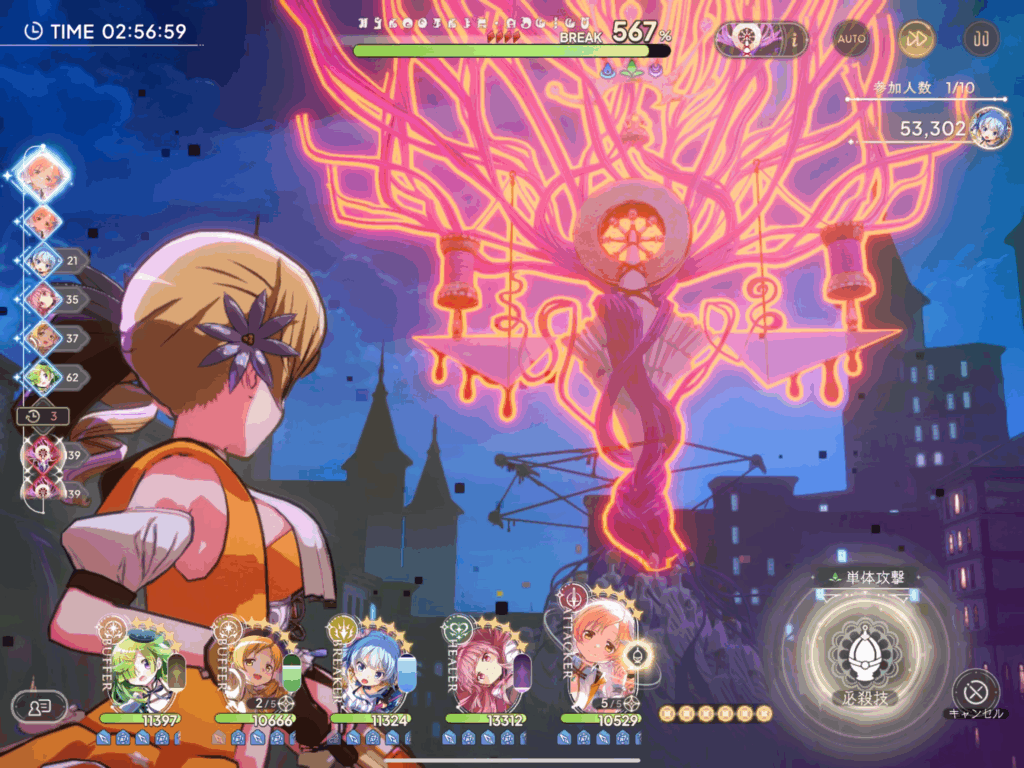Tap the キャンセル cancel button
The image size is (1024, 768).
pyautogui.click(x=970, y=691)
